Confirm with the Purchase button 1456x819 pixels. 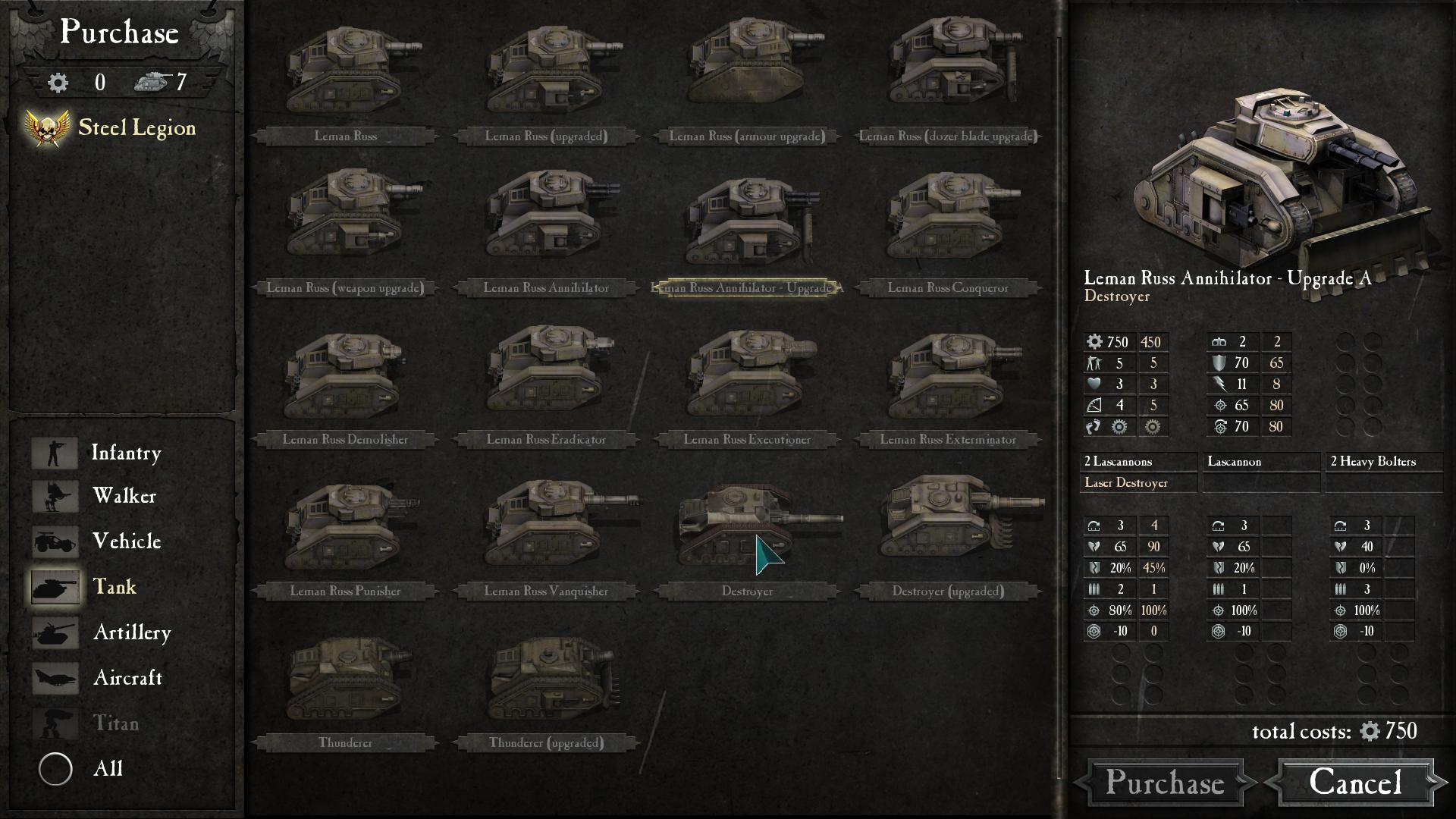[1165, 783]
